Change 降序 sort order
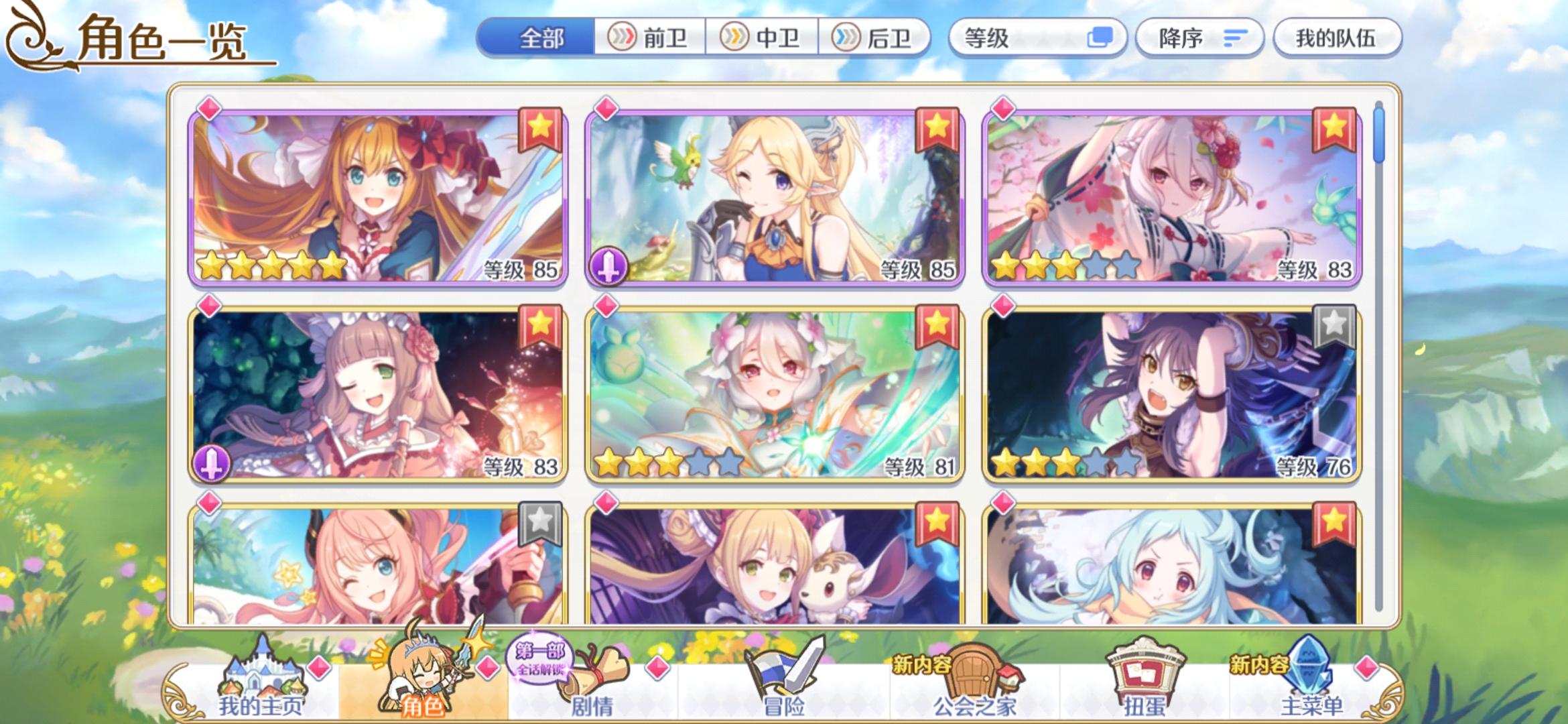The width and height of the screenshot is (1568, 724). point(1199,38)
